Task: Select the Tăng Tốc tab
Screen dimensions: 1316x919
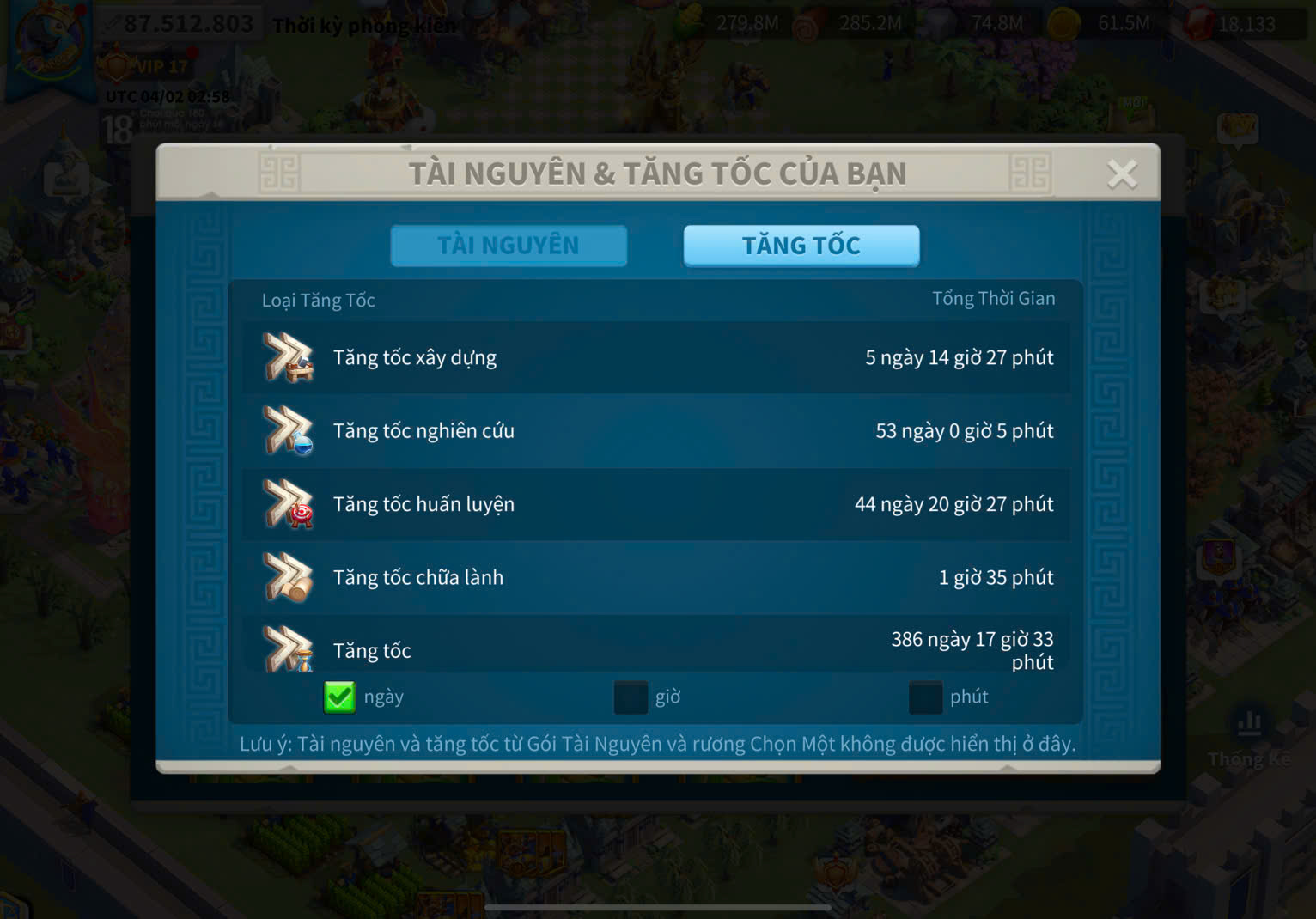Action: [x=801, y=246]
